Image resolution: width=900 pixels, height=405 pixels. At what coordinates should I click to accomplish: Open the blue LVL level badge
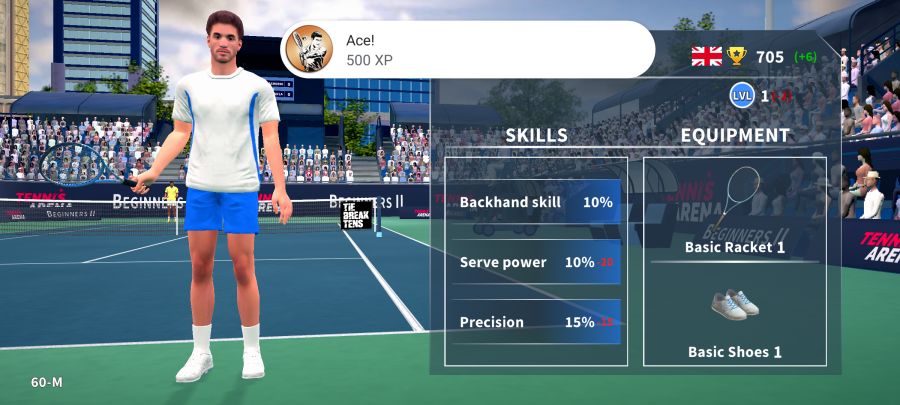pos(741,96)
